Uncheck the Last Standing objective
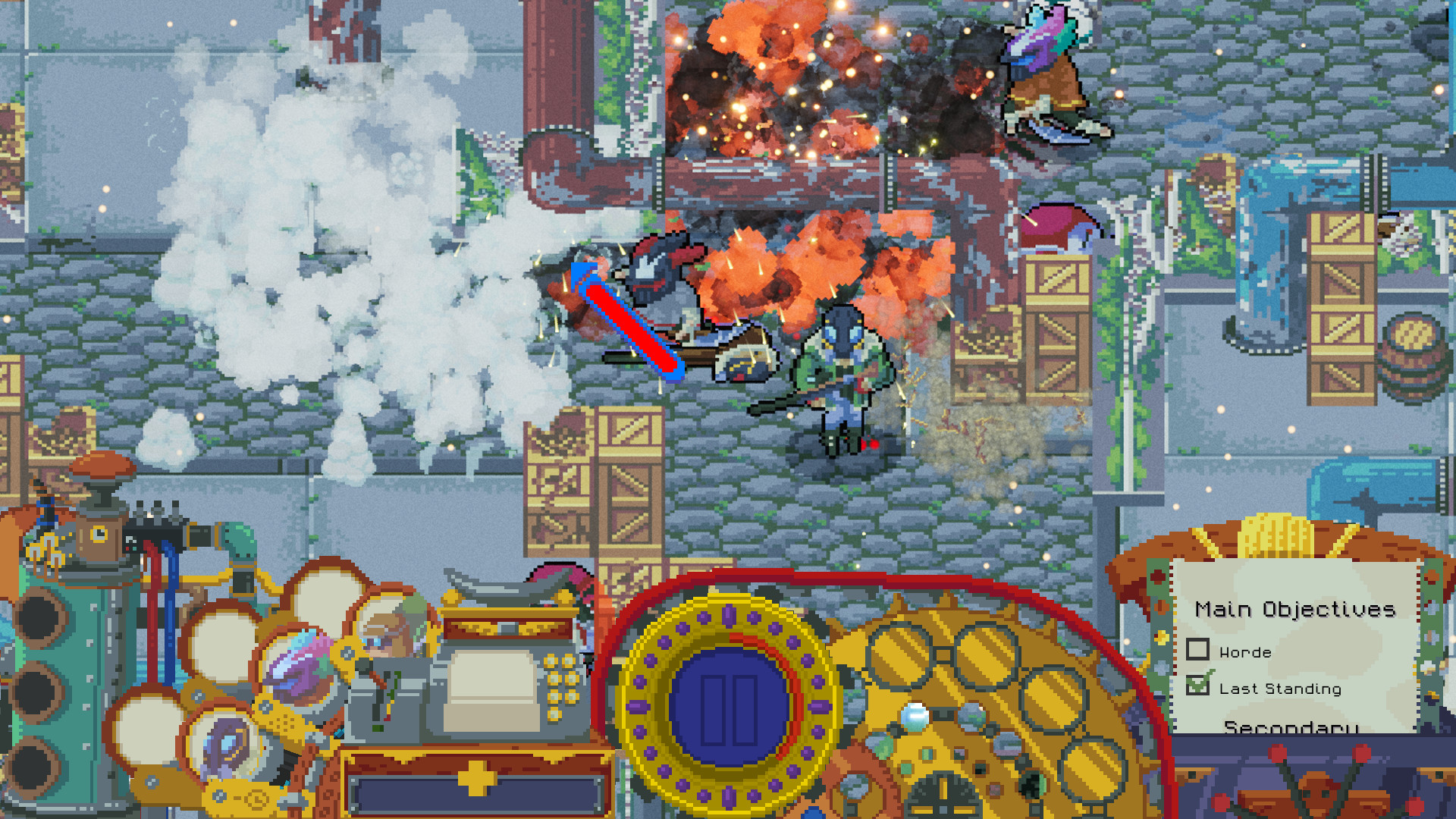The width and height of the screenshot is (1456, 819). tap(1198, 684)
